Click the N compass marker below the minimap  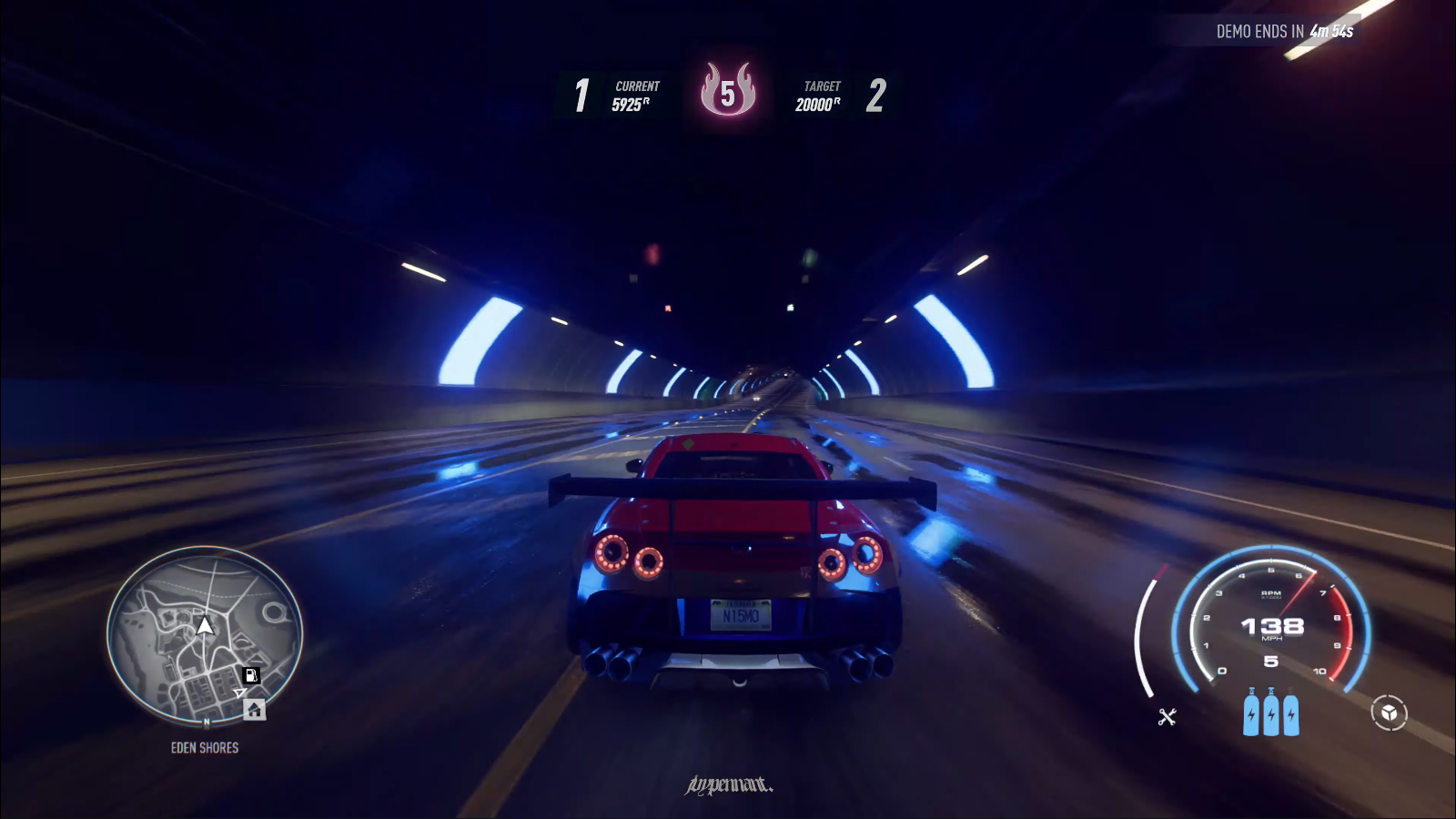tap(207, 722)
